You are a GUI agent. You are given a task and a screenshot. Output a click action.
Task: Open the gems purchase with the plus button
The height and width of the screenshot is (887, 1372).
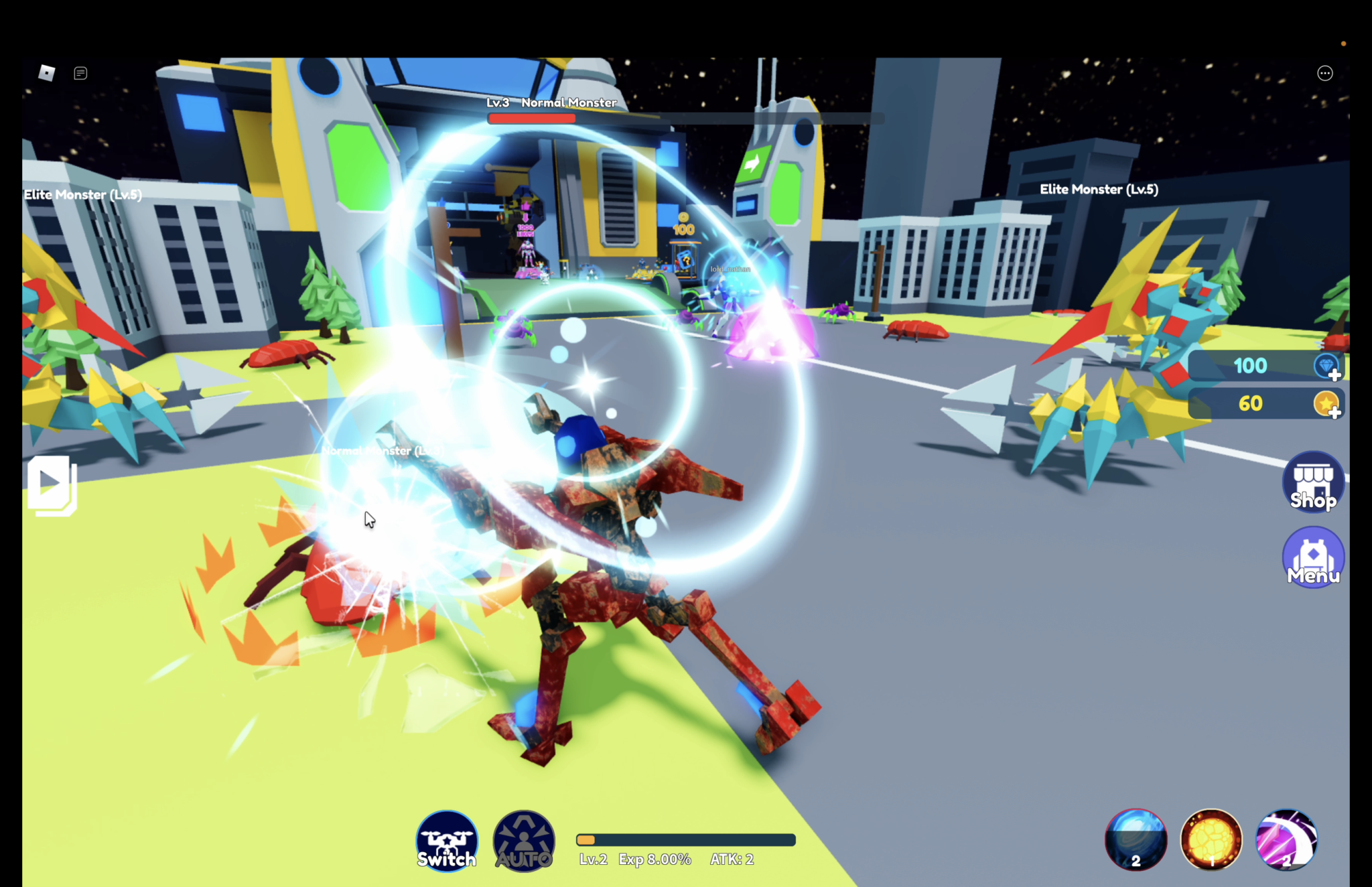[x=1335, y=377]
